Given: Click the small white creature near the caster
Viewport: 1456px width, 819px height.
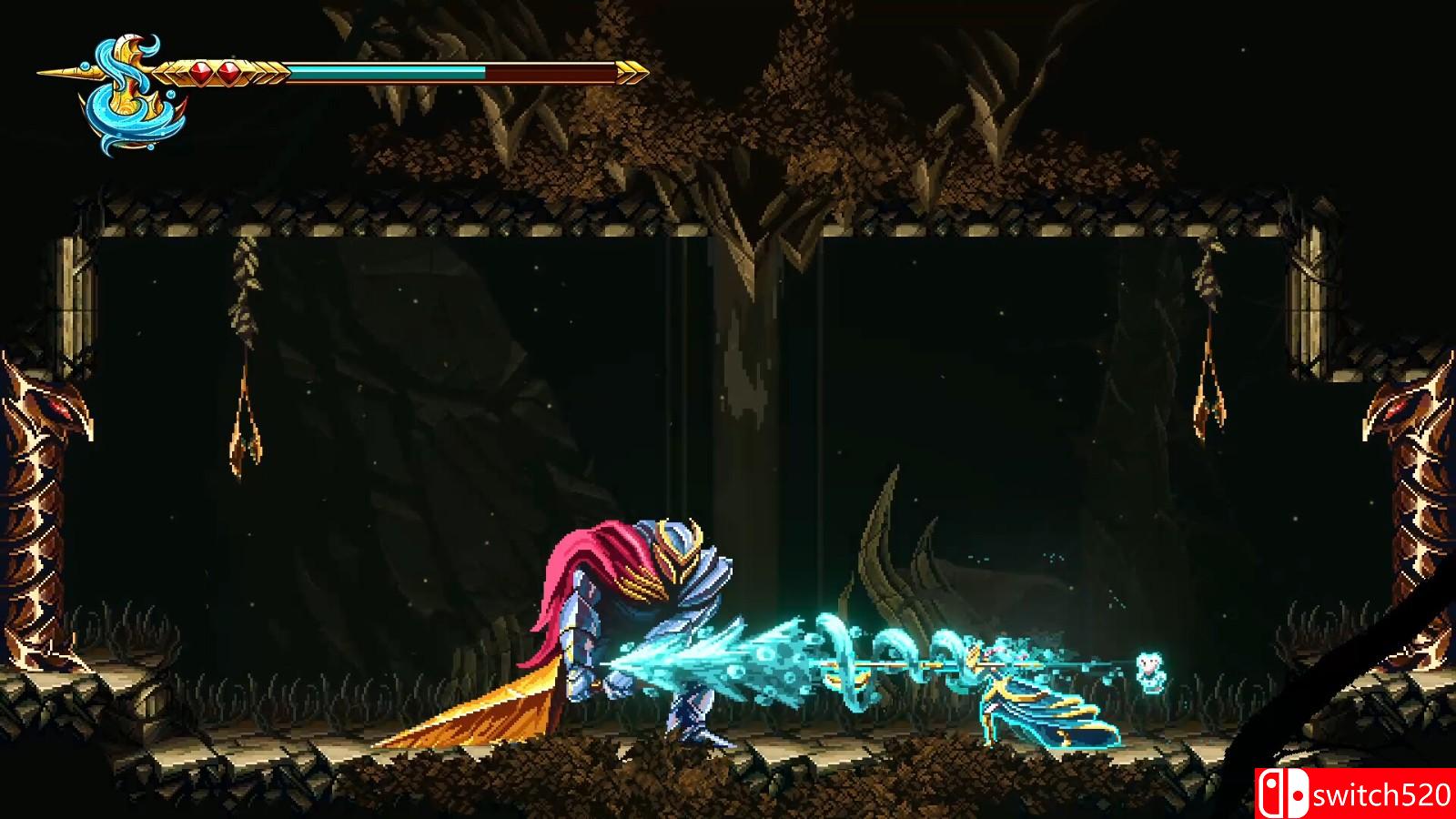Looking at the screenshot, I should (x=1150, y=669).
